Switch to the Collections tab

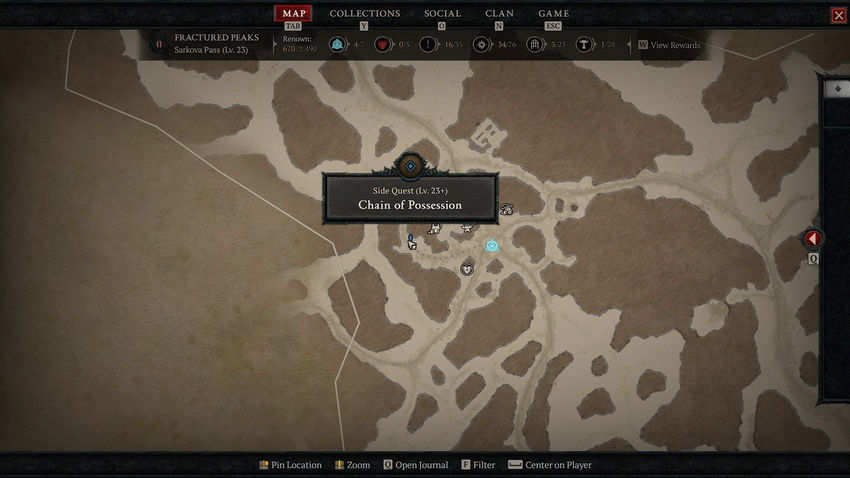[364, 14]
